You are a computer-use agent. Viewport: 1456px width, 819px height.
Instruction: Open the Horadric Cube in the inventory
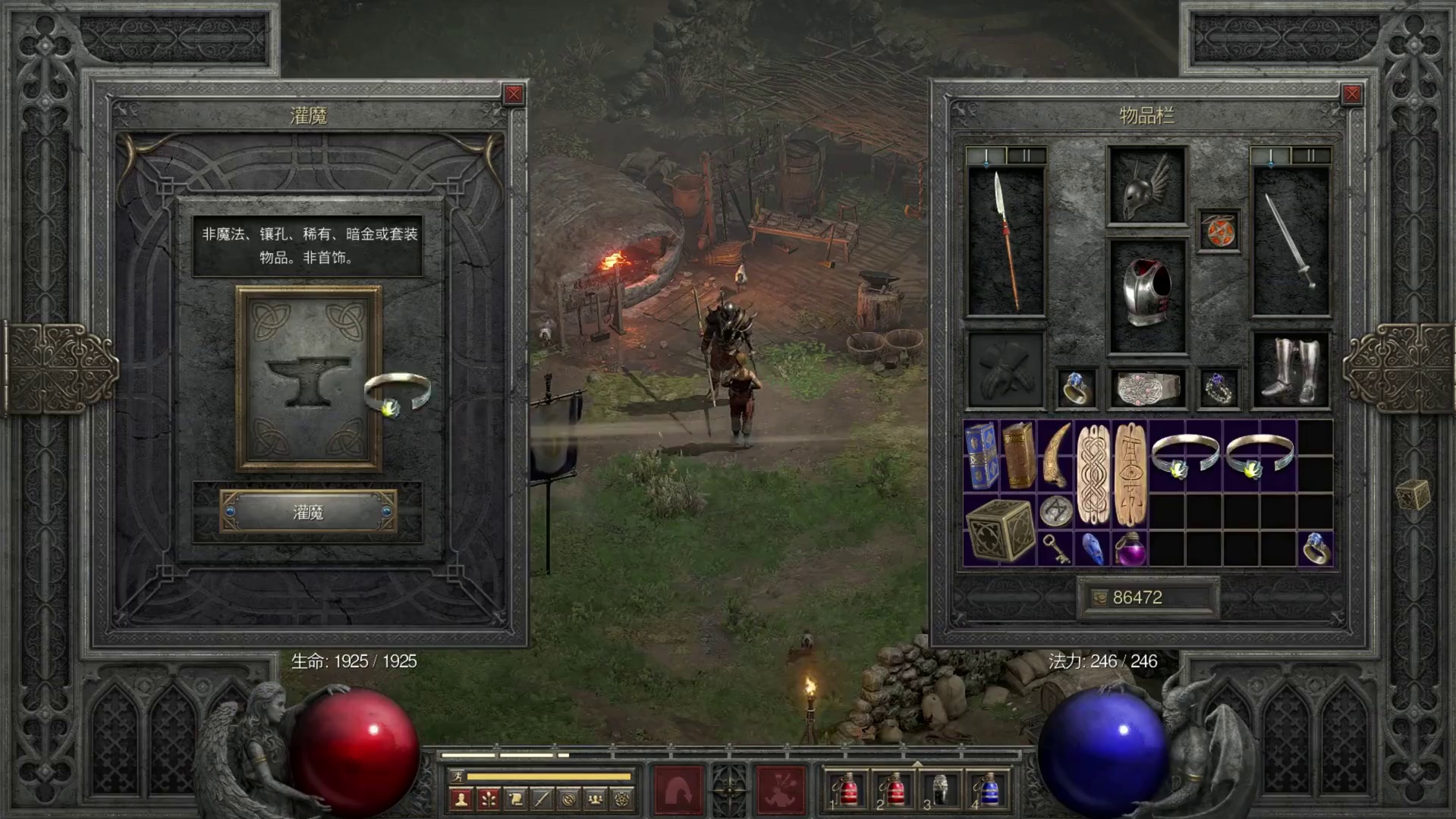pos(1000,529)
